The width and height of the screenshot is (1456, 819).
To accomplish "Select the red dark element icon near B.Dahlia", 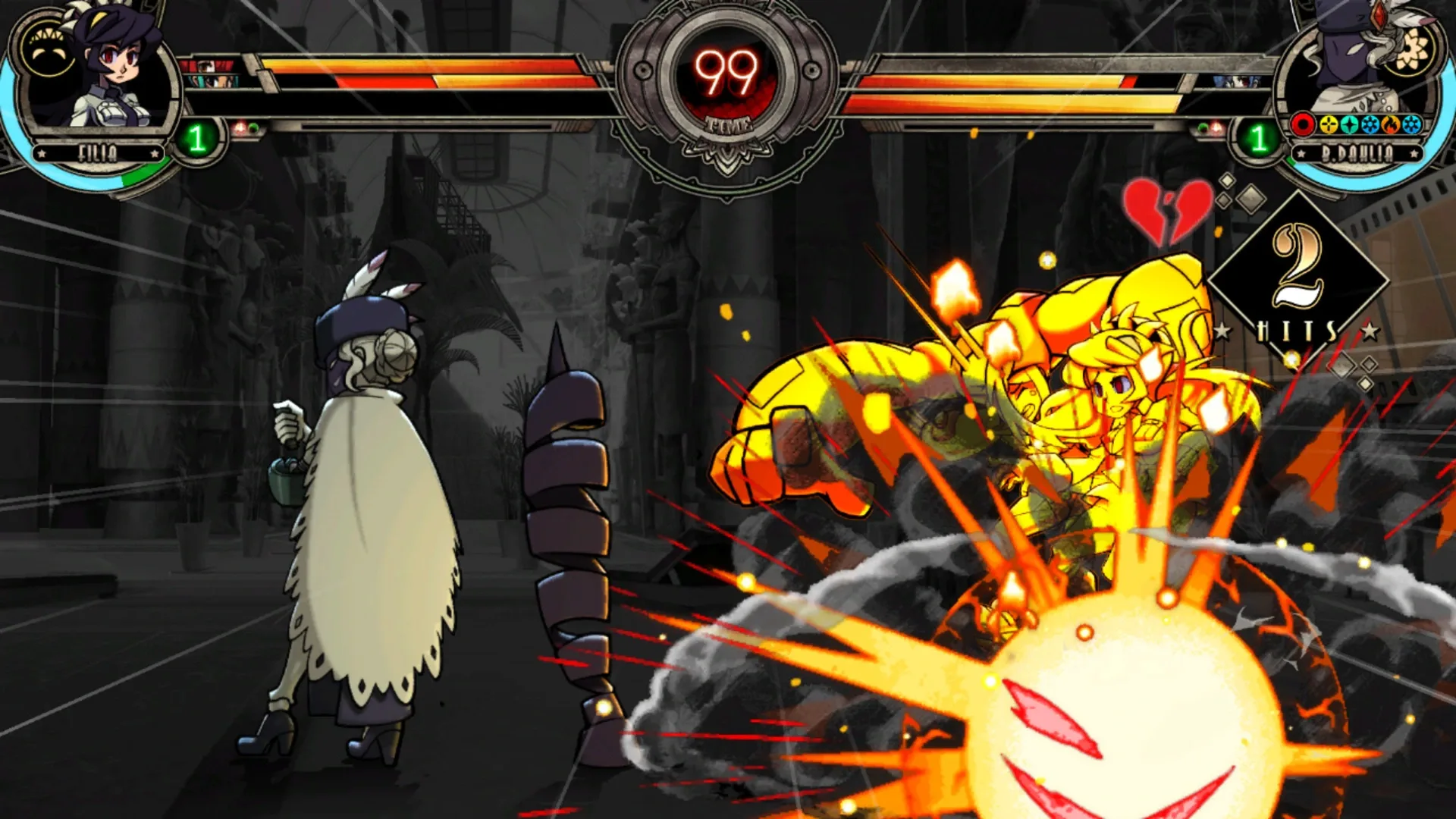I will (1303, 124).
